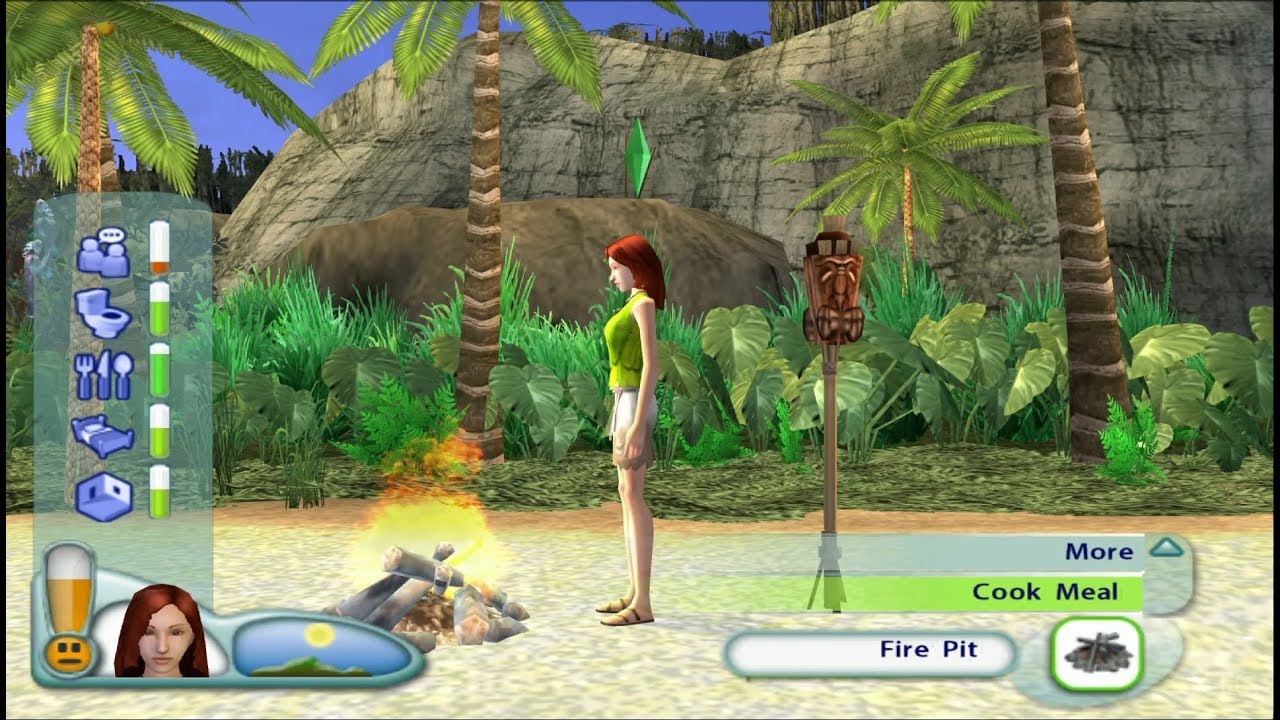Viewport: 1280px width, 720px height.
Task: Select the Cook Meal interaction
Action: [1045, 592]
